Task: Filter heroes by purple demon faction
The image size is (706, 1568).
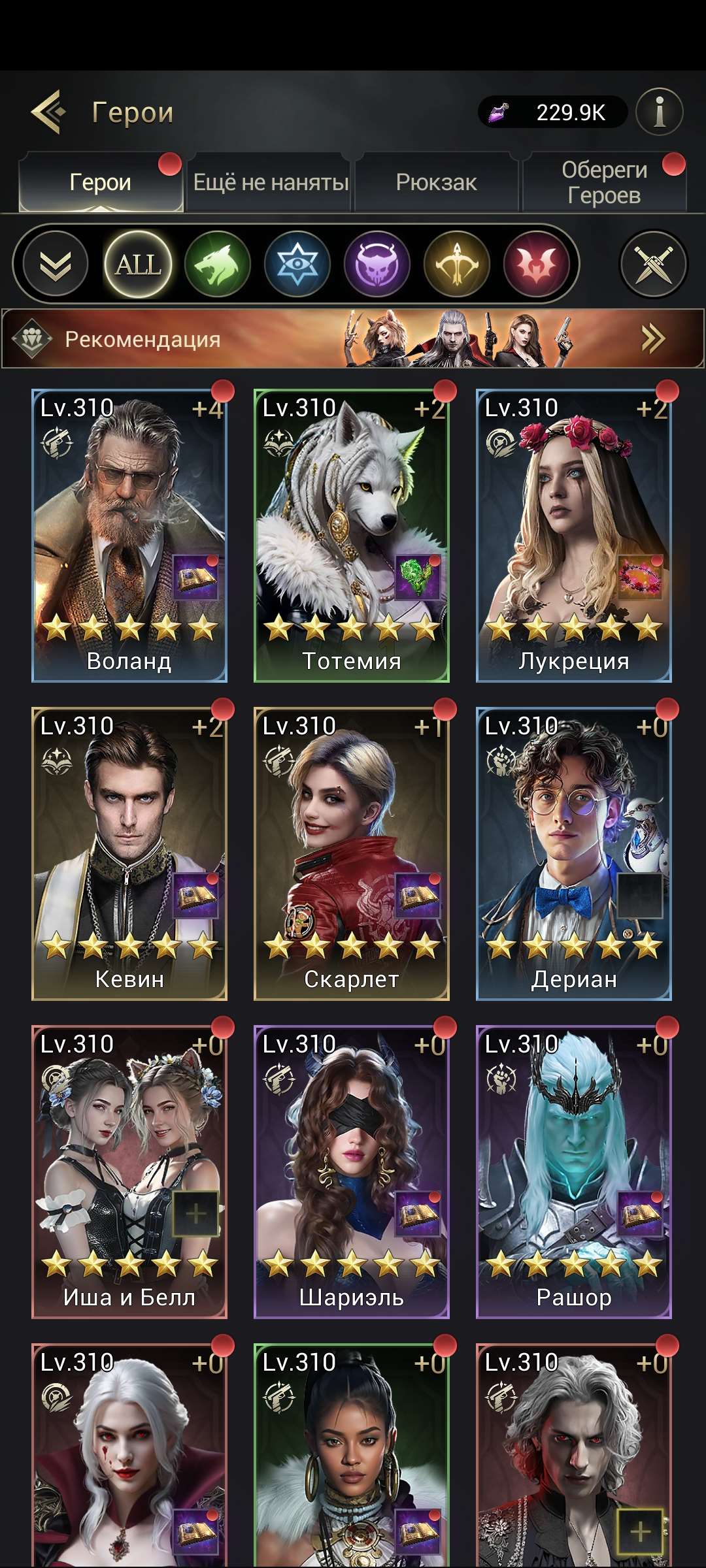Action: click(377, 264)
